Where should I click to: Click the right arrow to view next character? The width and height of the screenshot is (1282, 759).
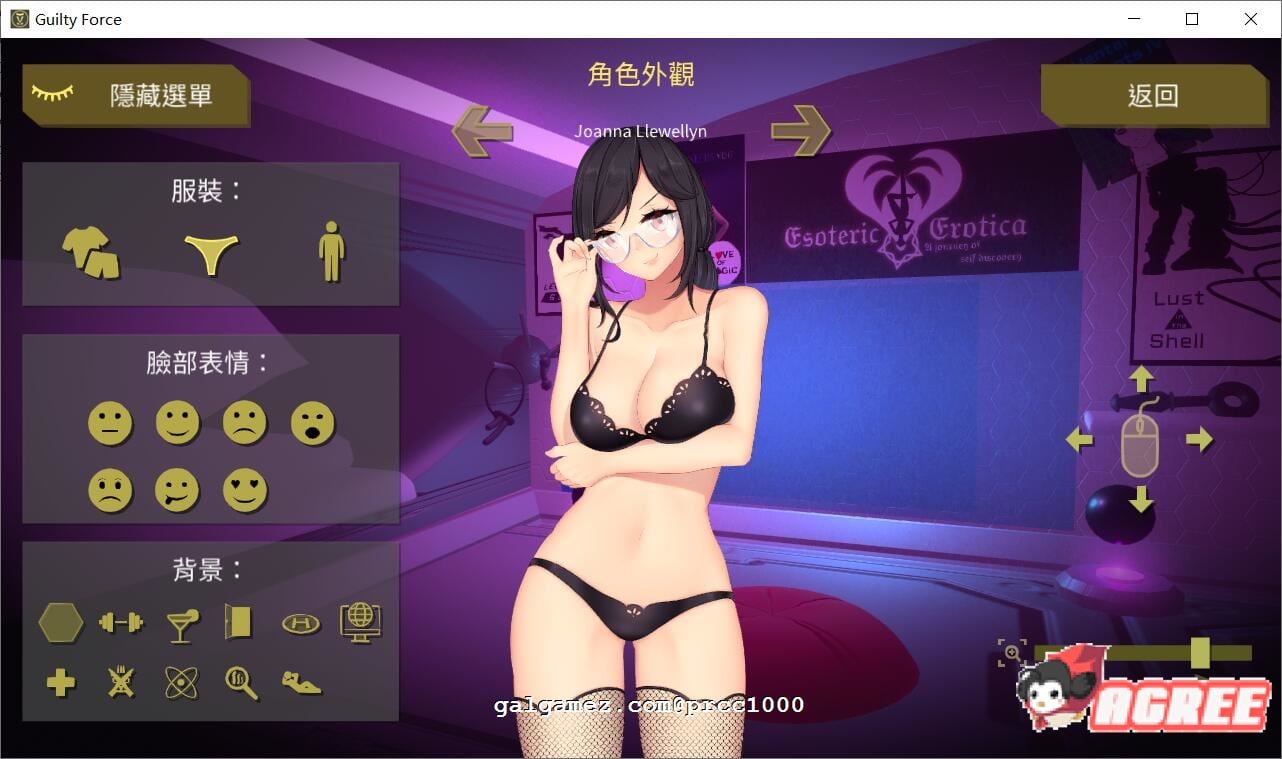pyautogui.click(x=801, y=131)
